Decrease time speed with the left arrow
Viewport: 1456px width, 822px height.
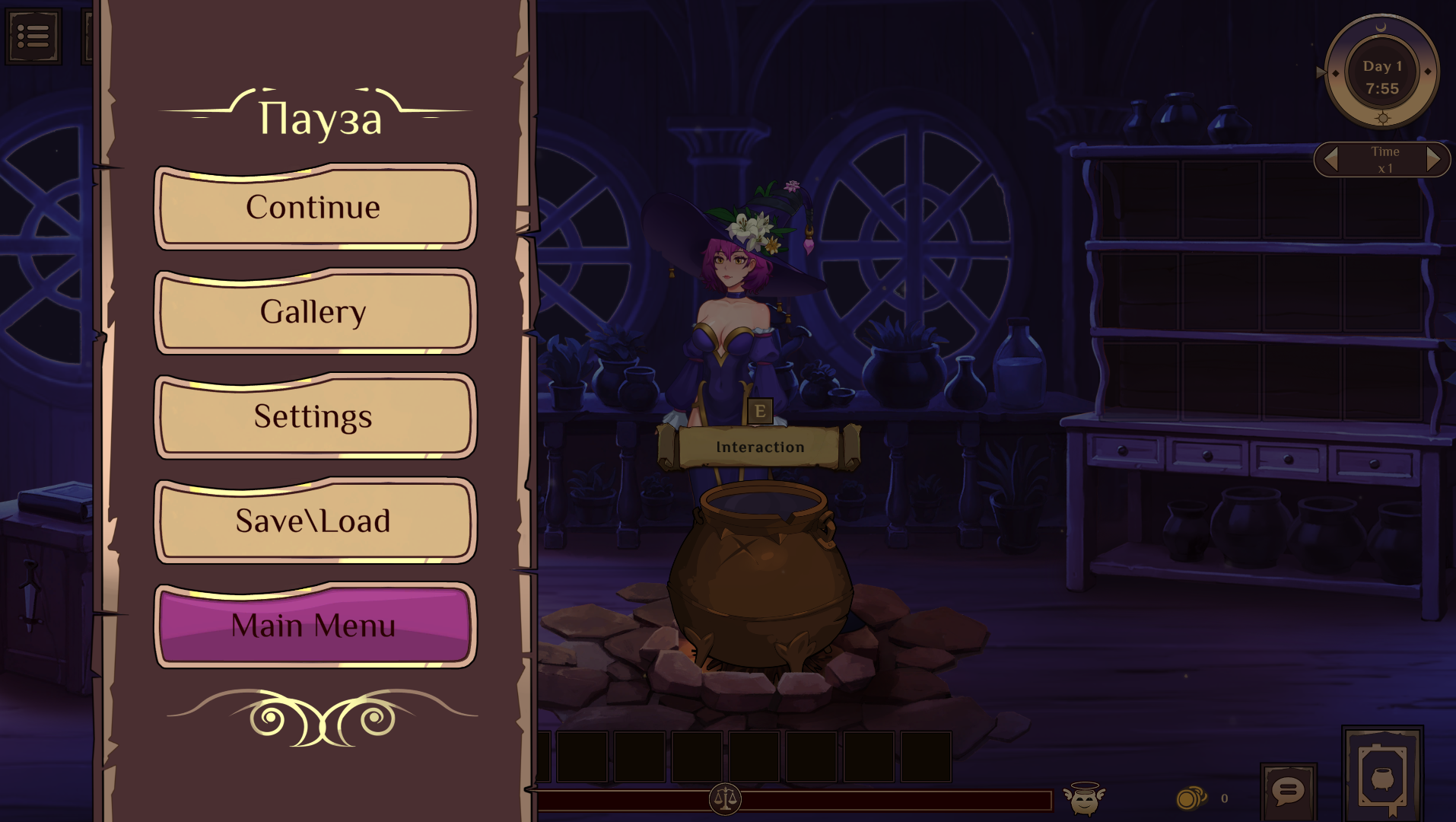(x=1331, y=159)
